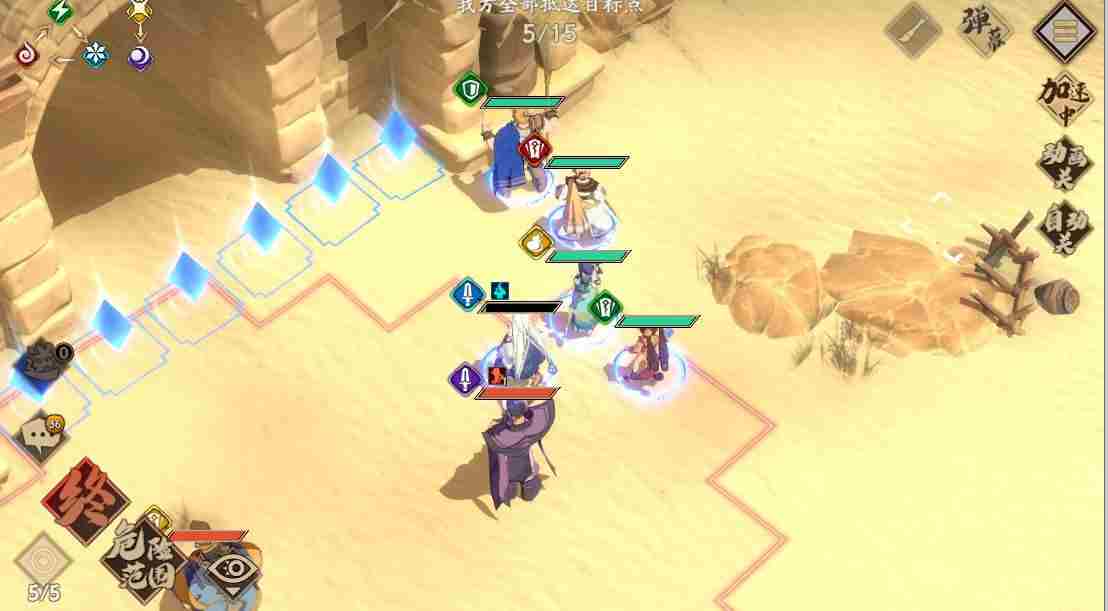Click the eye view icon

pos(231,571)
